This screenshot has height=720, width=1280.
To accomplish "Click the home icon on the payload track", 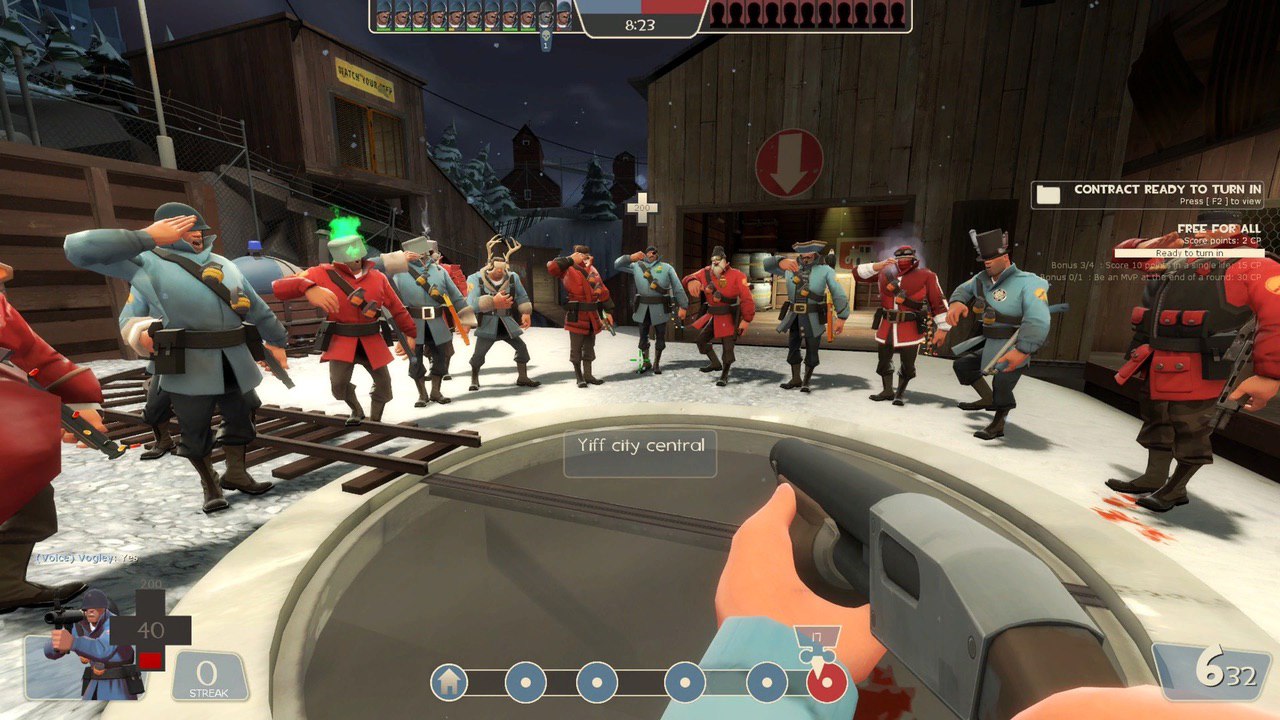I will coord(449,683).
